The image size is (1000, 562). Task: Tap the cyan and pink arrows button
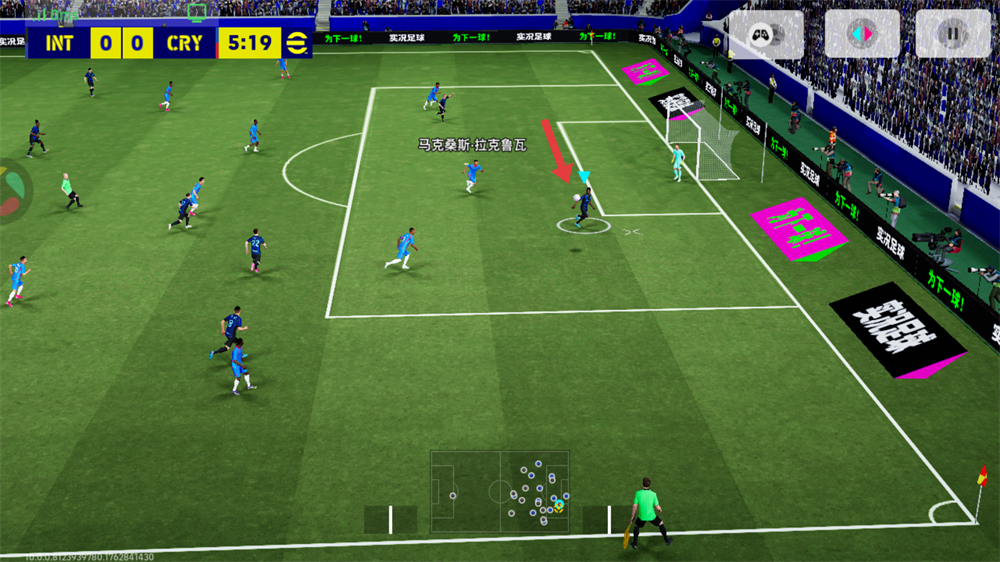tap(861, 35)
